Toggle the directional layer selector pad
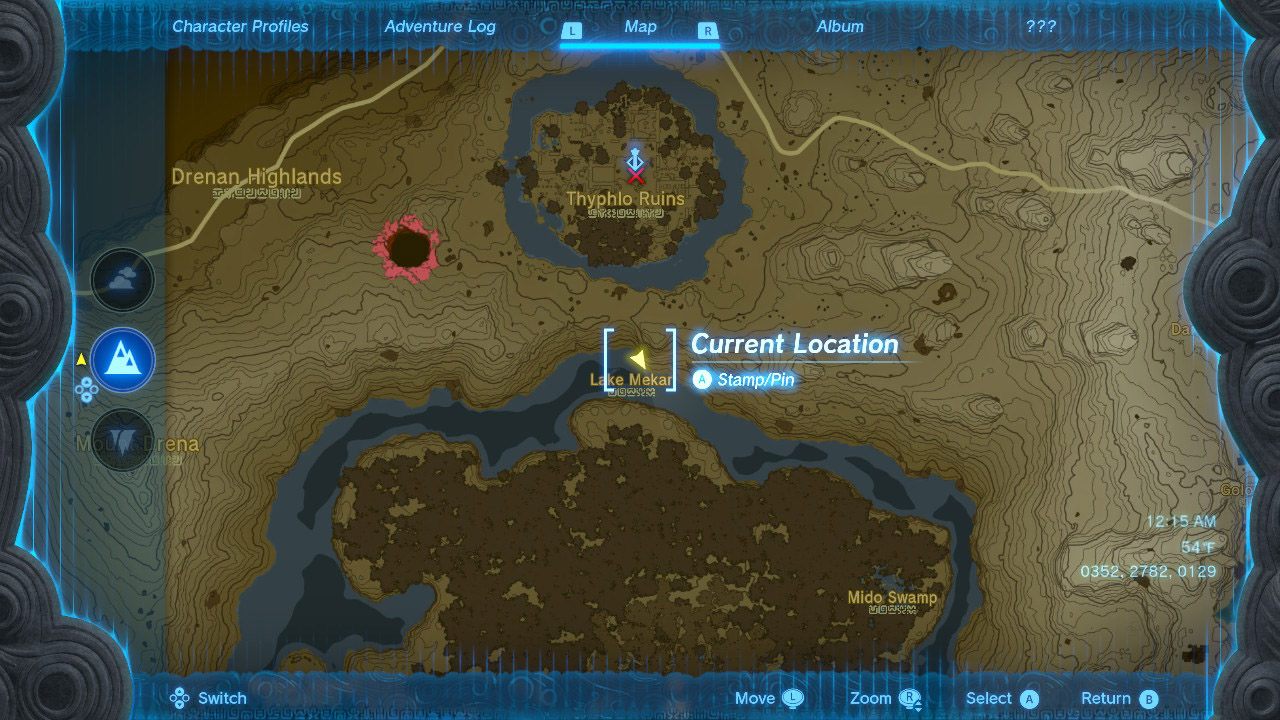1280x720 pixels. pos(88,390)
